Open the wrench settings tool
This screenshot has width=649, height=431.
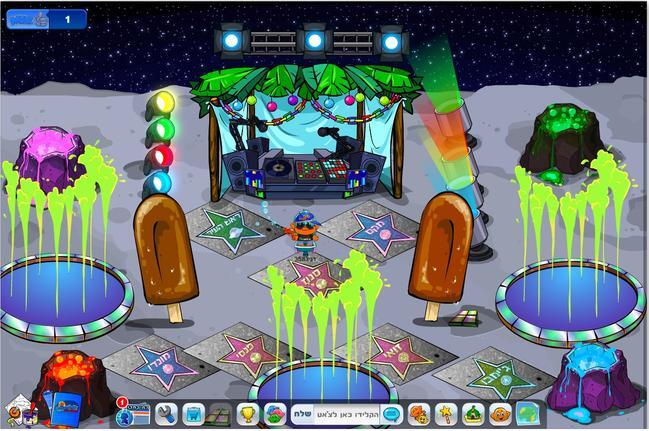point(166,412)
